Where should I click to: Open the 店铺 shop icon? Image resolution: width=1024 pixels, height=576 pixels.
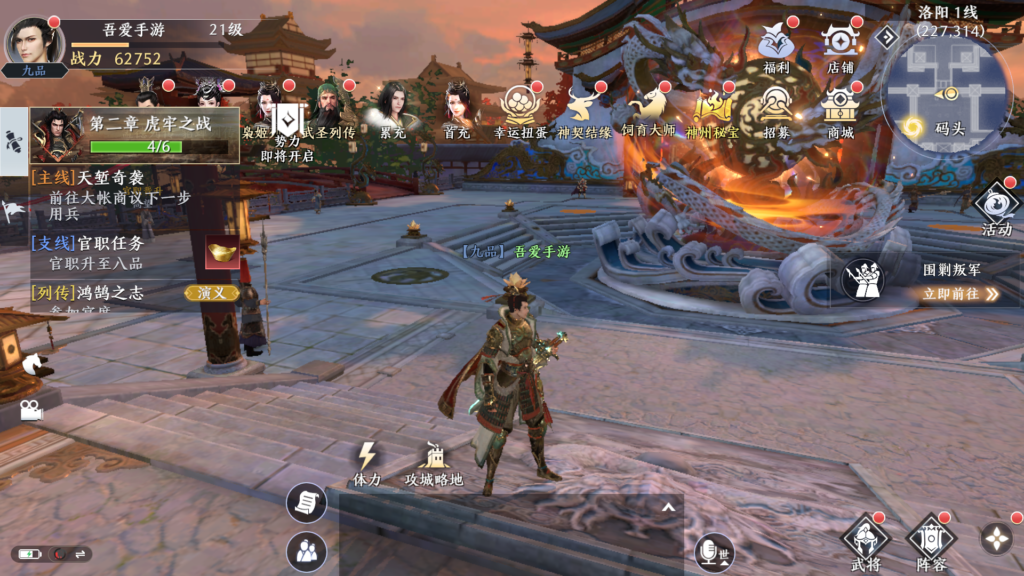[x=840, y=46]
